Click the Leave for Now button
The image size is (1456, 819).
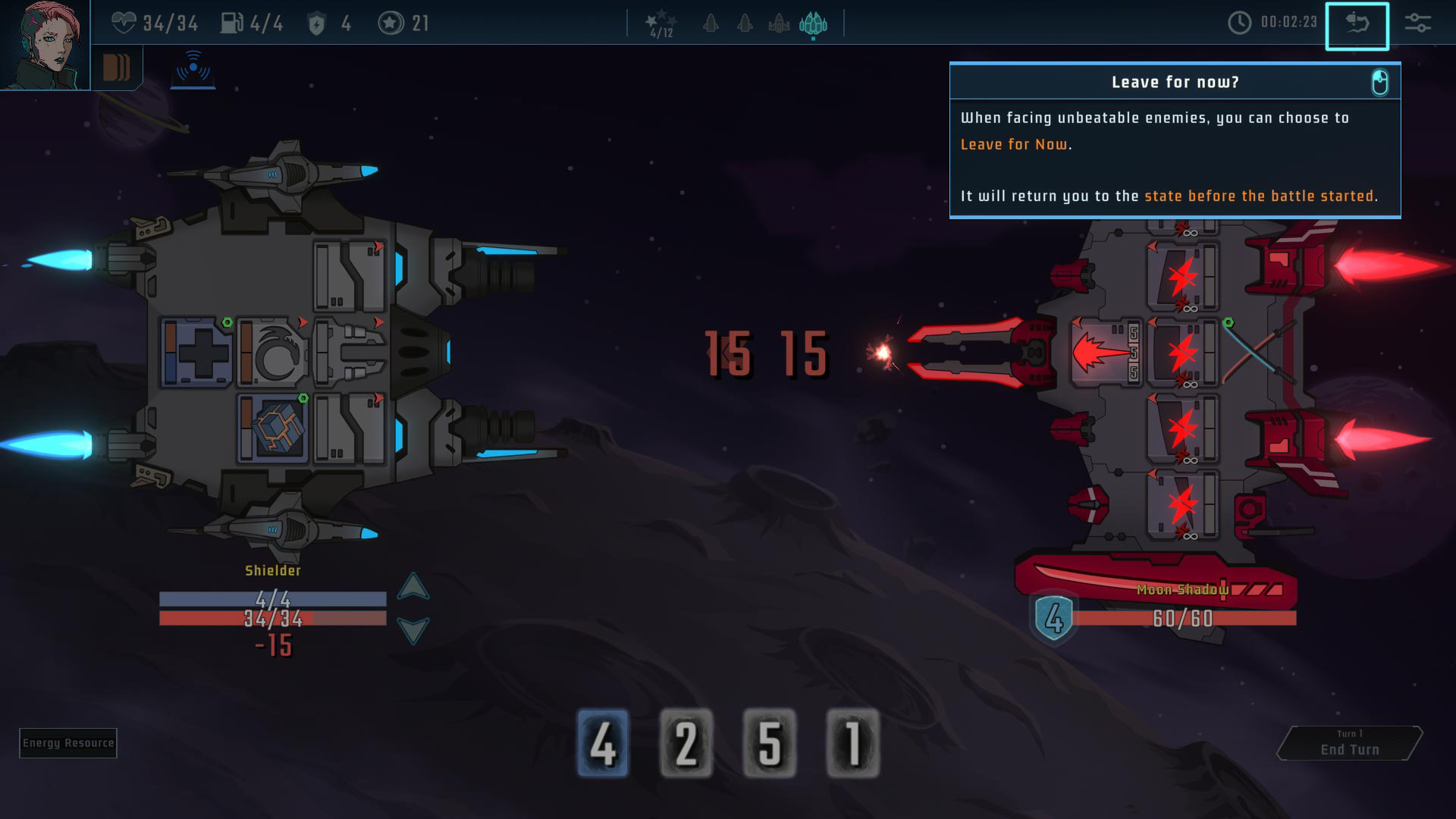pyautogui.click(x=1357, y=26)
